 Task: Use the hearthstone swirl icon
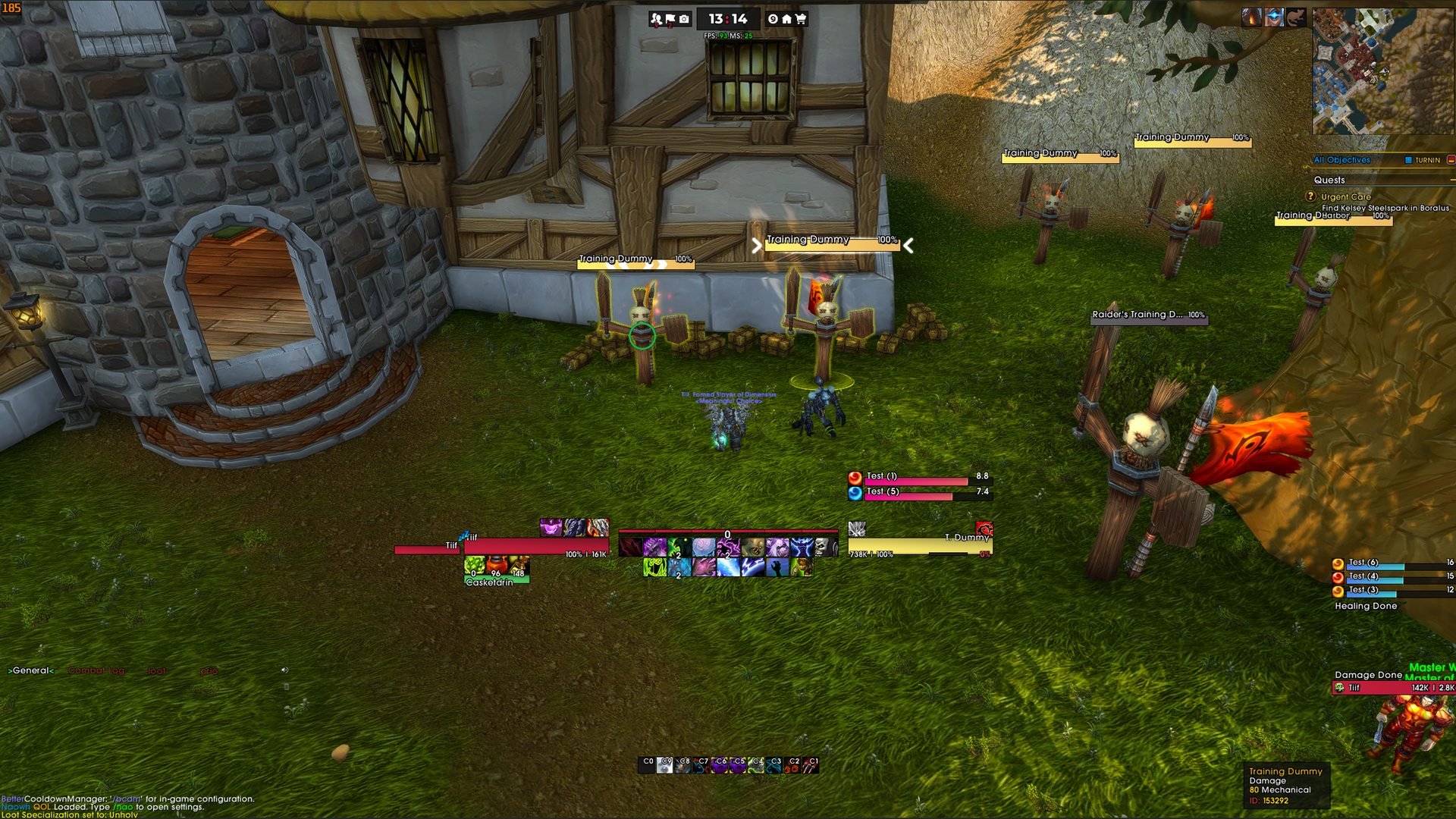773,19
